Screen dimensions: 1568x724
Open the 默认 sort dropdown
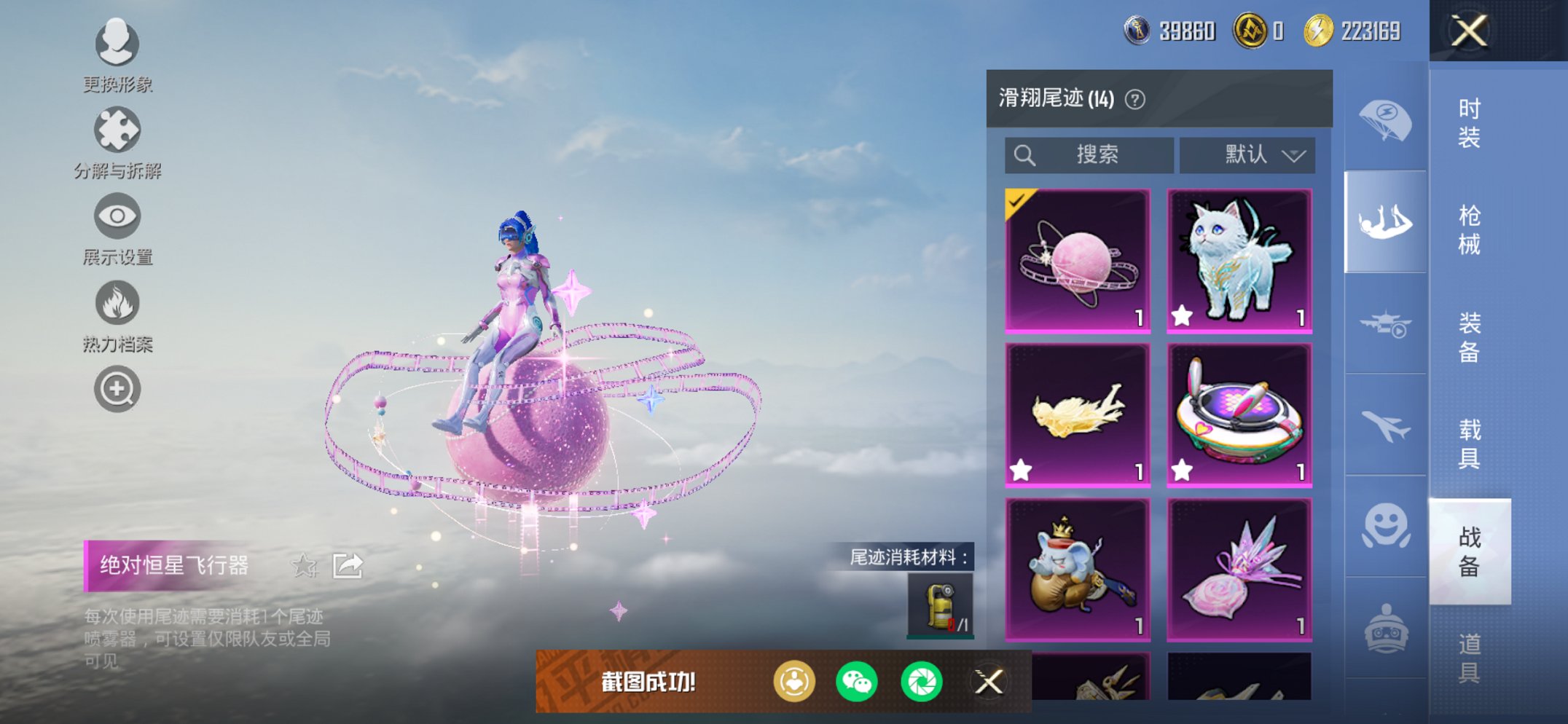1247,154
